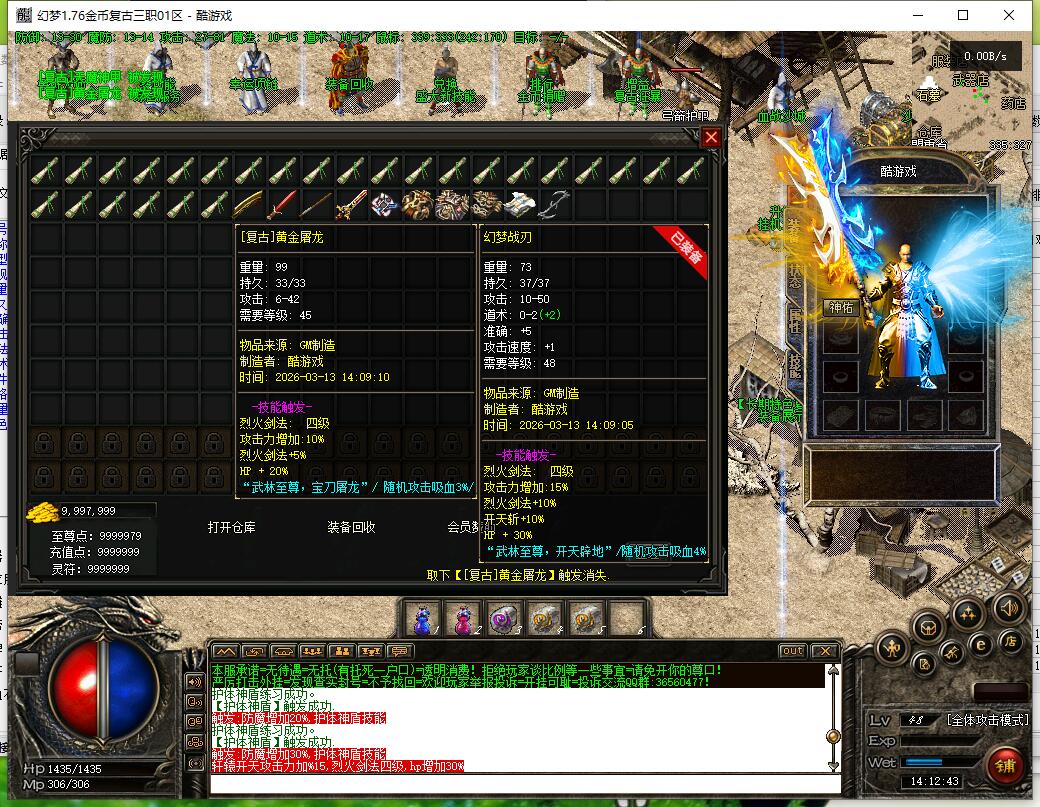Select the golden curved blade in the bag

click(248, 204)
